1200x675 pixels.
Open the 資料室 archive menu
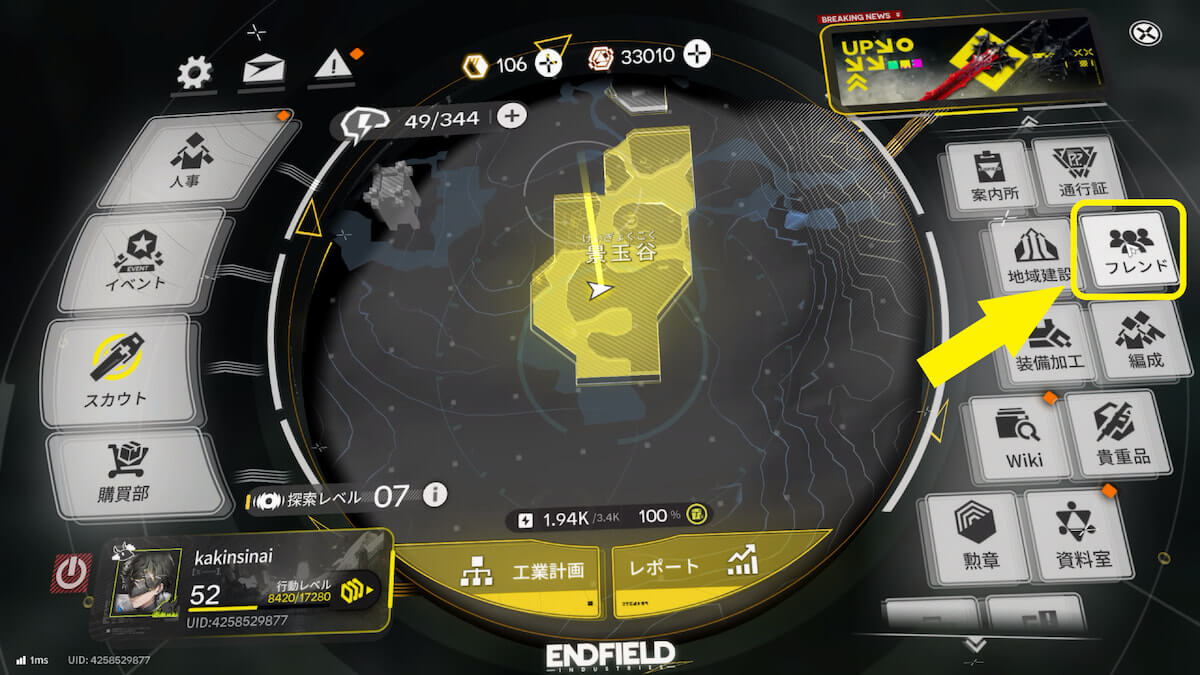click(1074, 535)
